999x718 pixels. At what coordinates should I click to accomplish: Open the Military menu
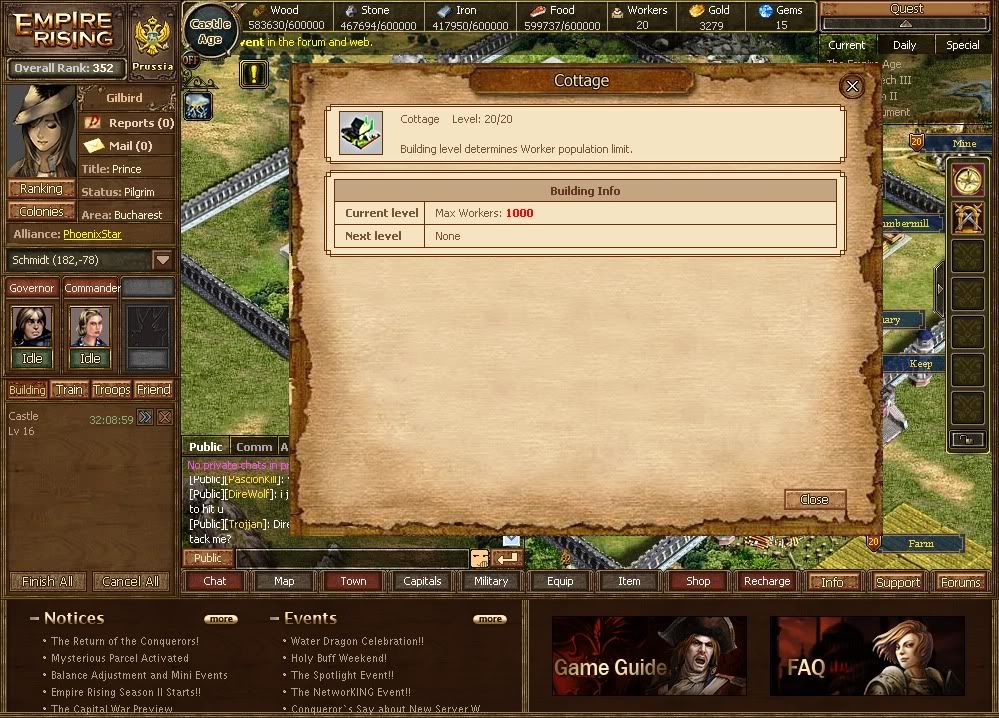click(491, 581)
